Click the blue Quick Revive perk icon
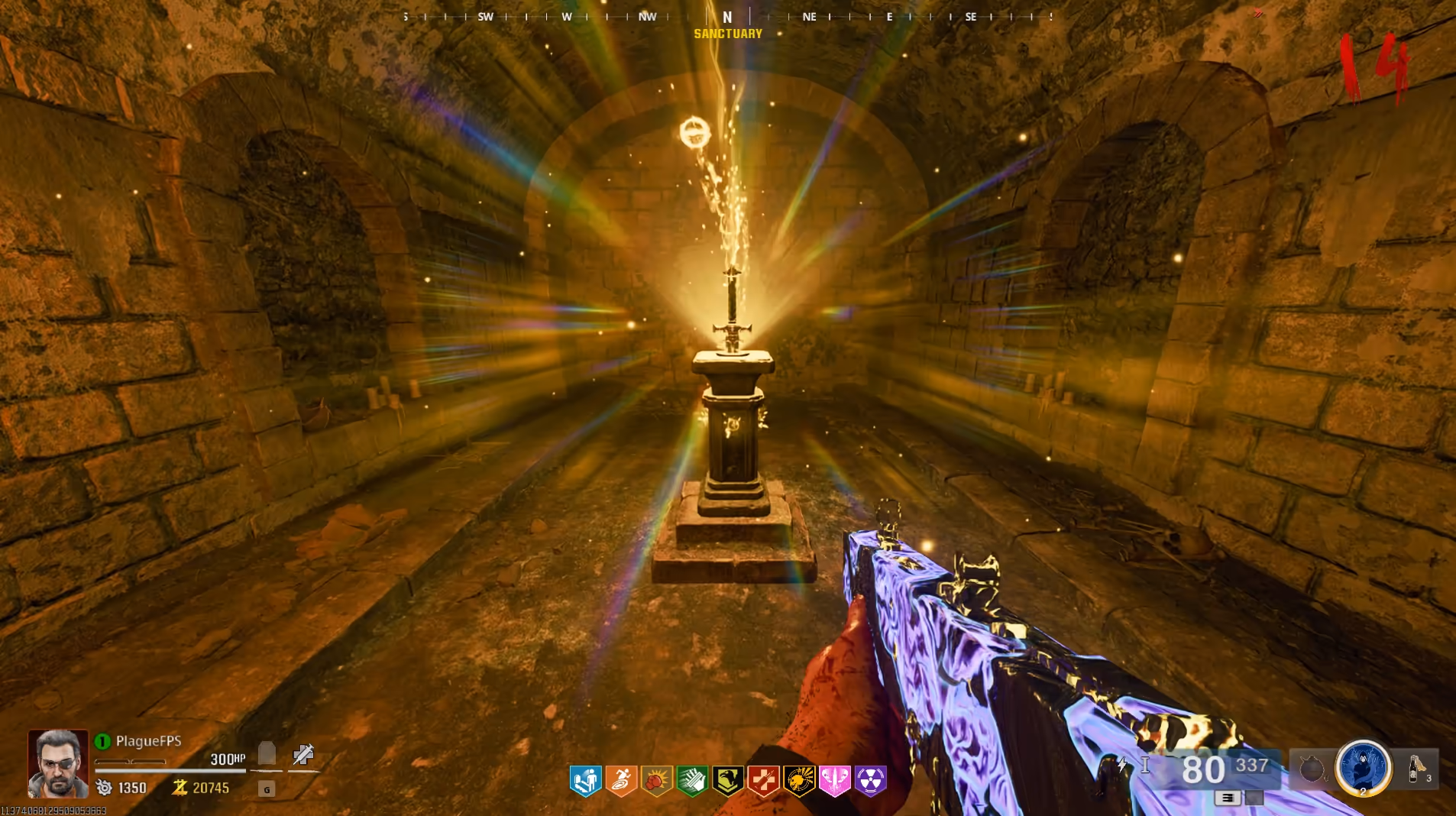This screenshot has height=816, width=1456. pos(585,781)
